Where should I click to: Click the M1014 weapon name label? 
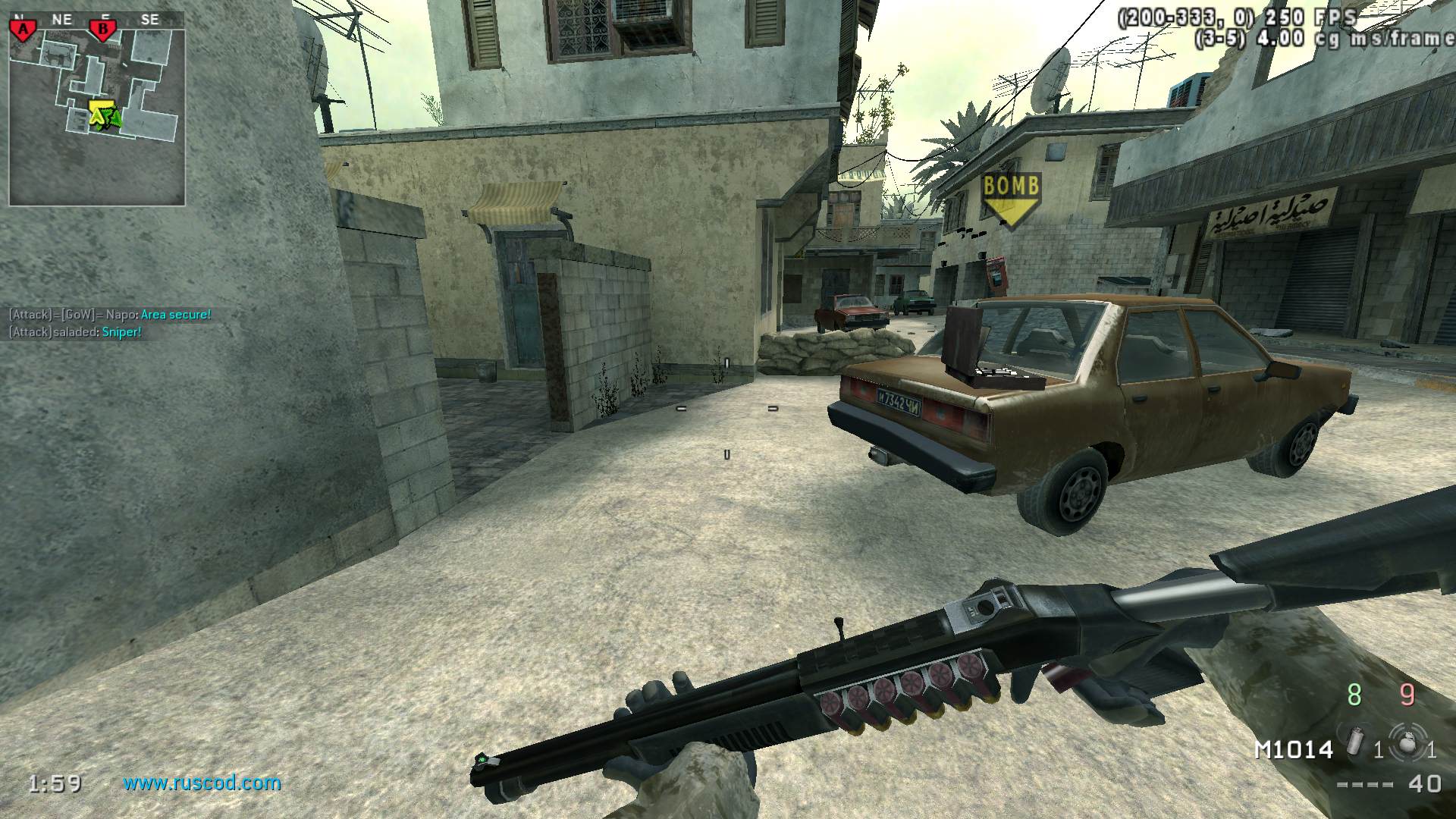1294,750
